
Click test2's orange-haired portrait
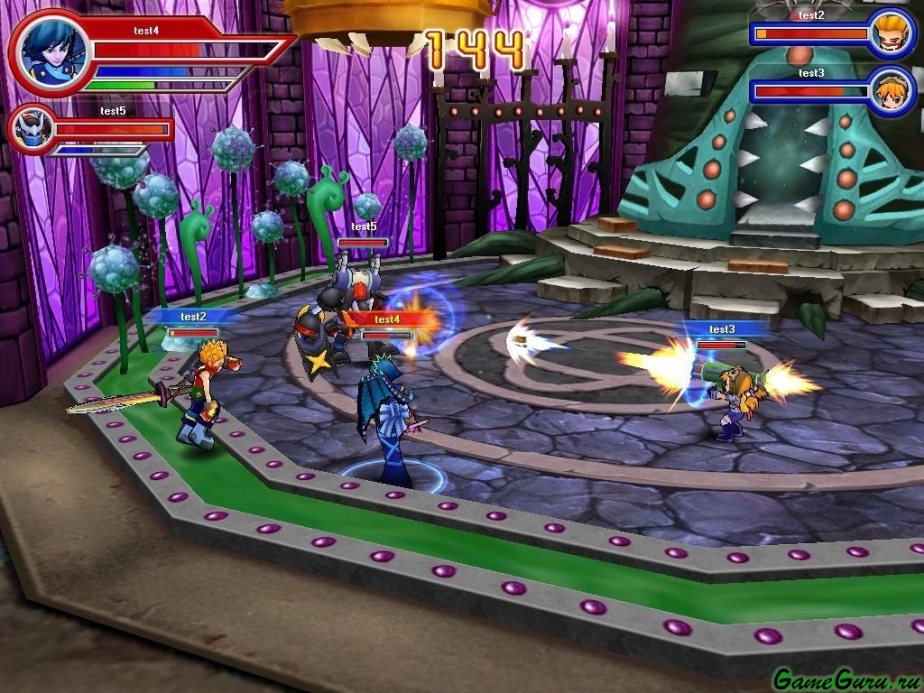tap(888, 34)
